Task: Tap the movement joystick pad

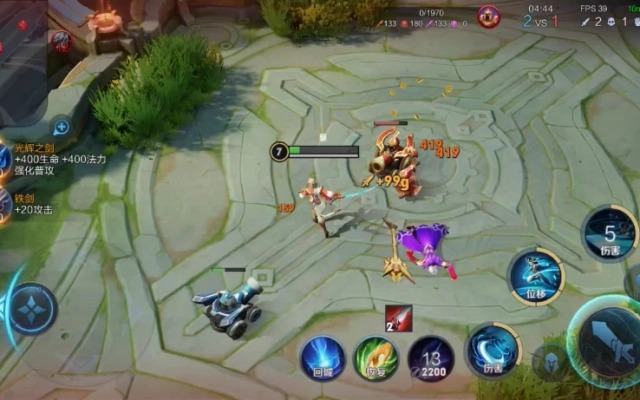Action: (x=32, y=305)
